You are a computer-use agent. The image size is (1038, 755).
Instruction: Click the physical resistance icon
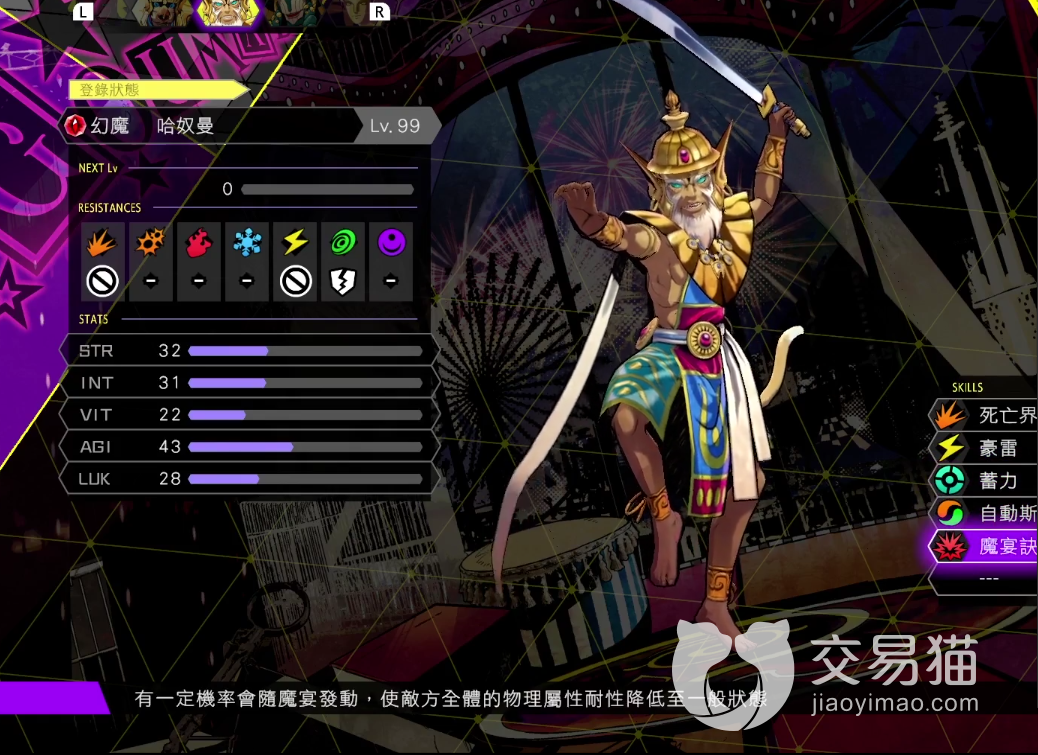coord(103,242)
